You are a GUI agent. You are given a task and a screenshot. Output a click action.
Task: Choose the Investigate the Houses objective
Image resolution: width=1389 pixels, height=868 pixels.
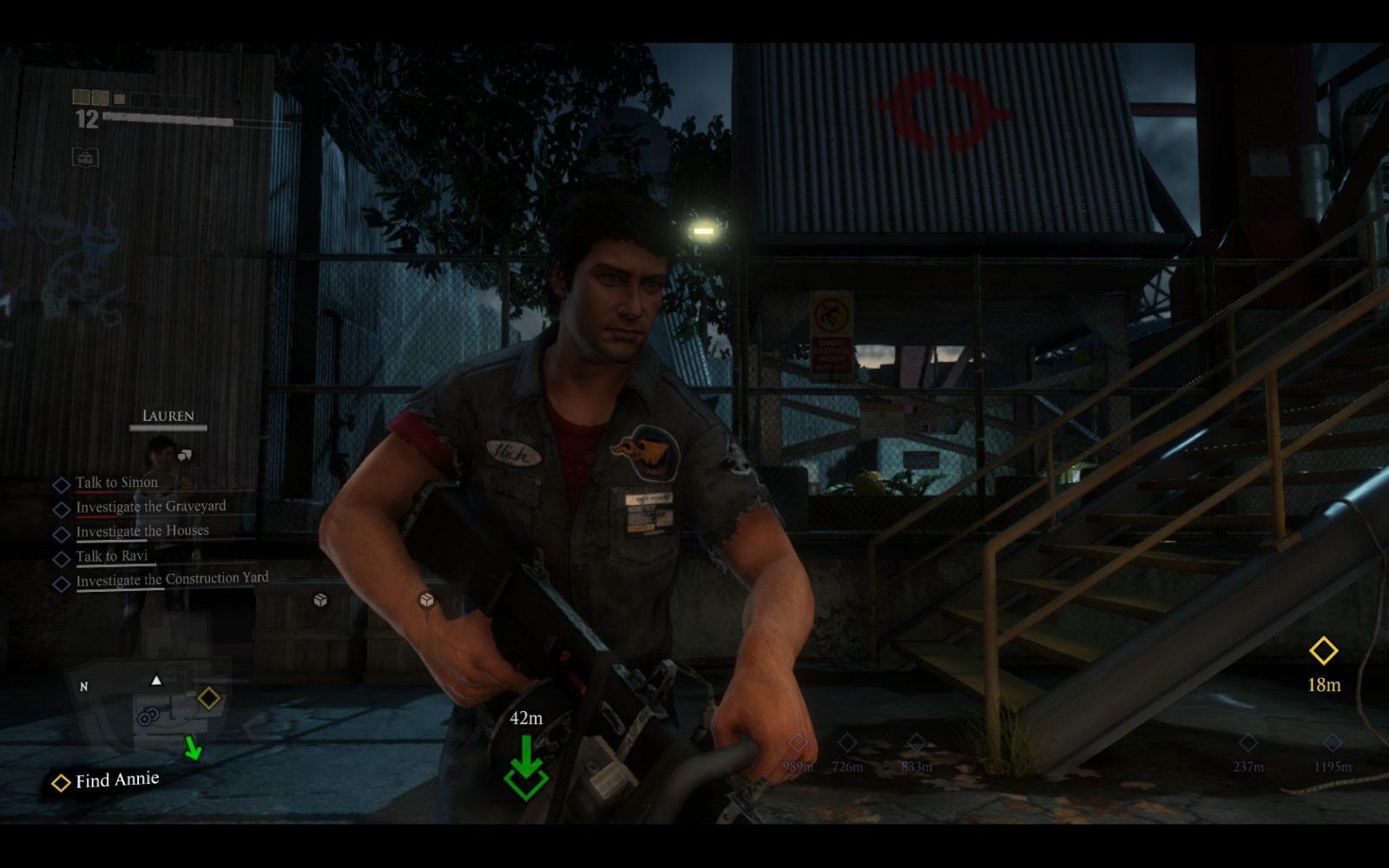click(x=142, y=531)
